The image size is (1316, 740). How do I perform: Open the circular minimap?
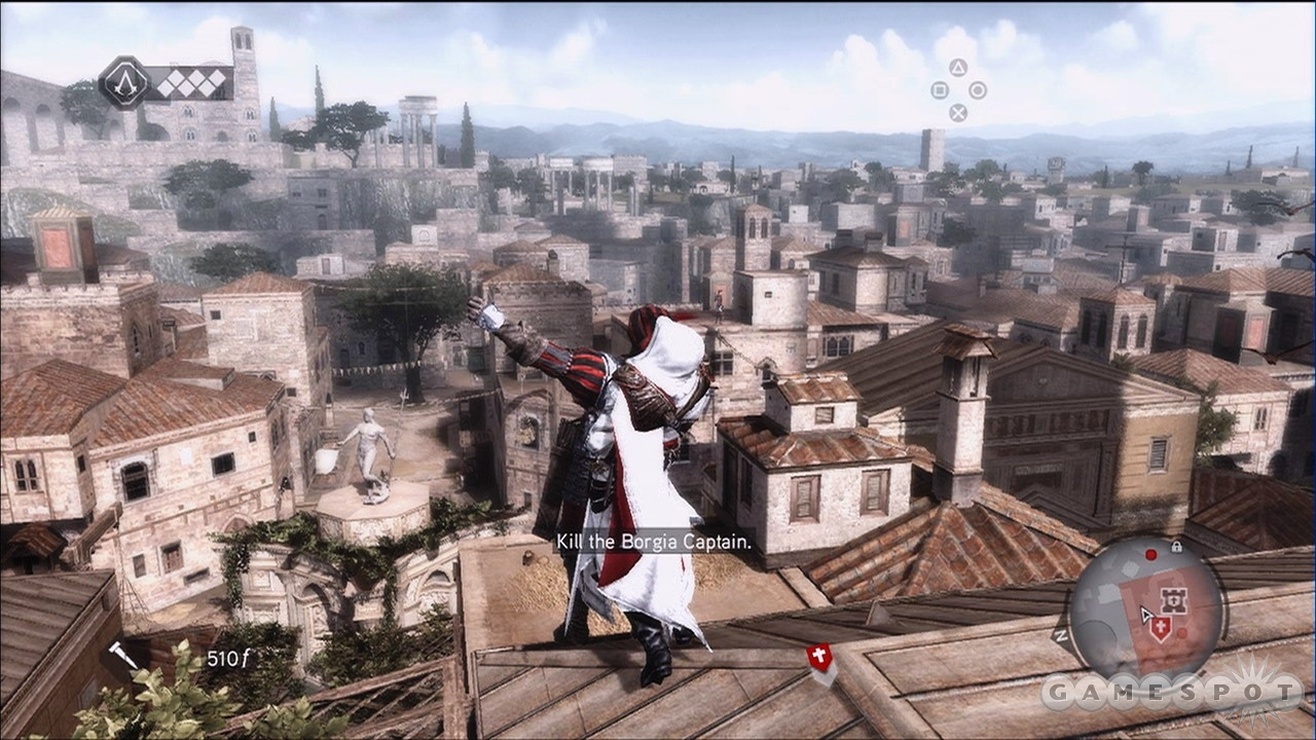click(x=1146, y=609)
